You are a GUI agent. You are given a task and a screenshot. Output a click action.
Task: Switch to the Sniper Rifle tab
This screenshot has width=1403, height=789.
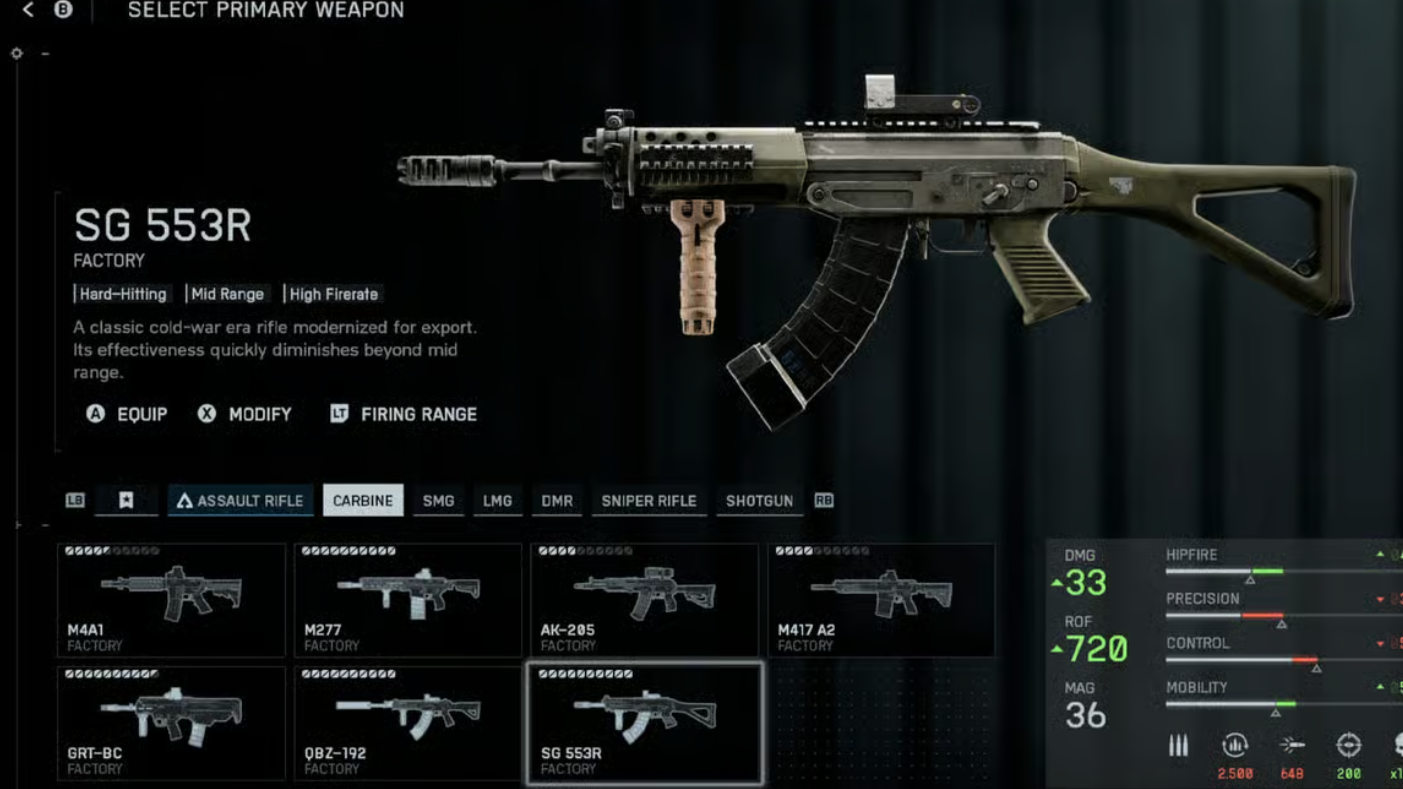(x=649, y=501)
